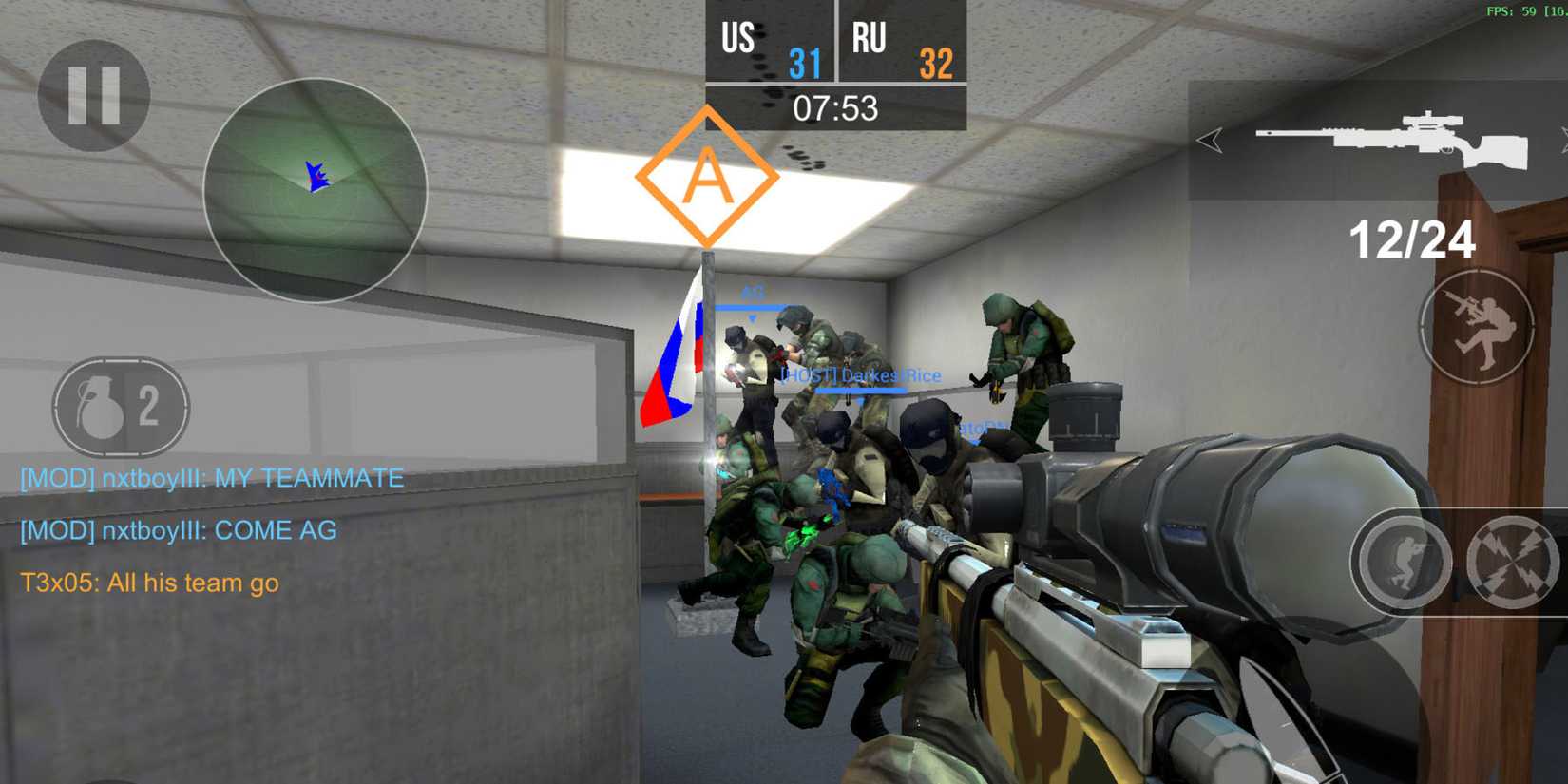Tap the chat message from T3x05

pyautogui.click(x=147, y=583)
